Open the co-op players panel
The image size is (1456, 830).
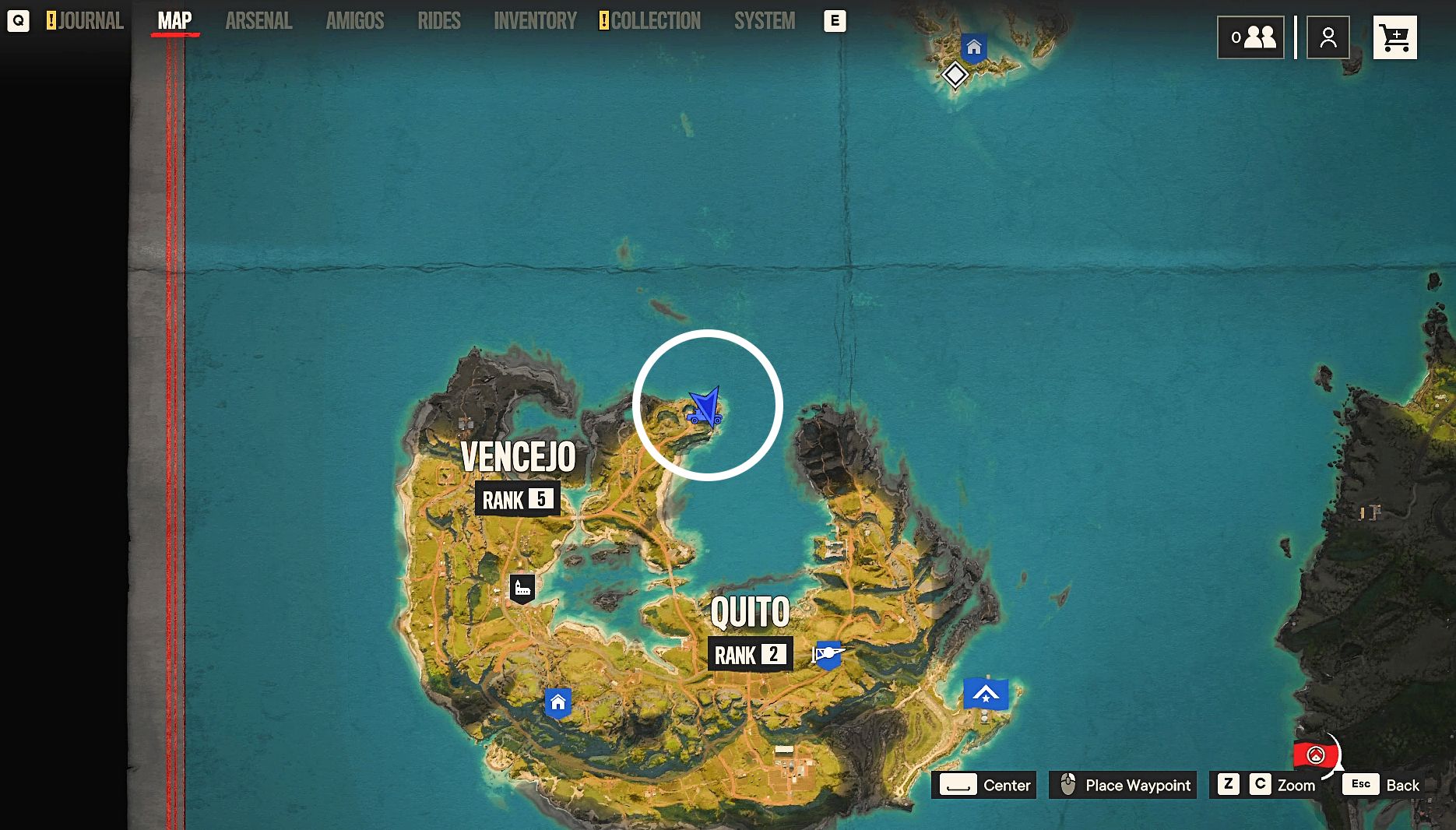pyautogui.click(x=1250, y=37)
